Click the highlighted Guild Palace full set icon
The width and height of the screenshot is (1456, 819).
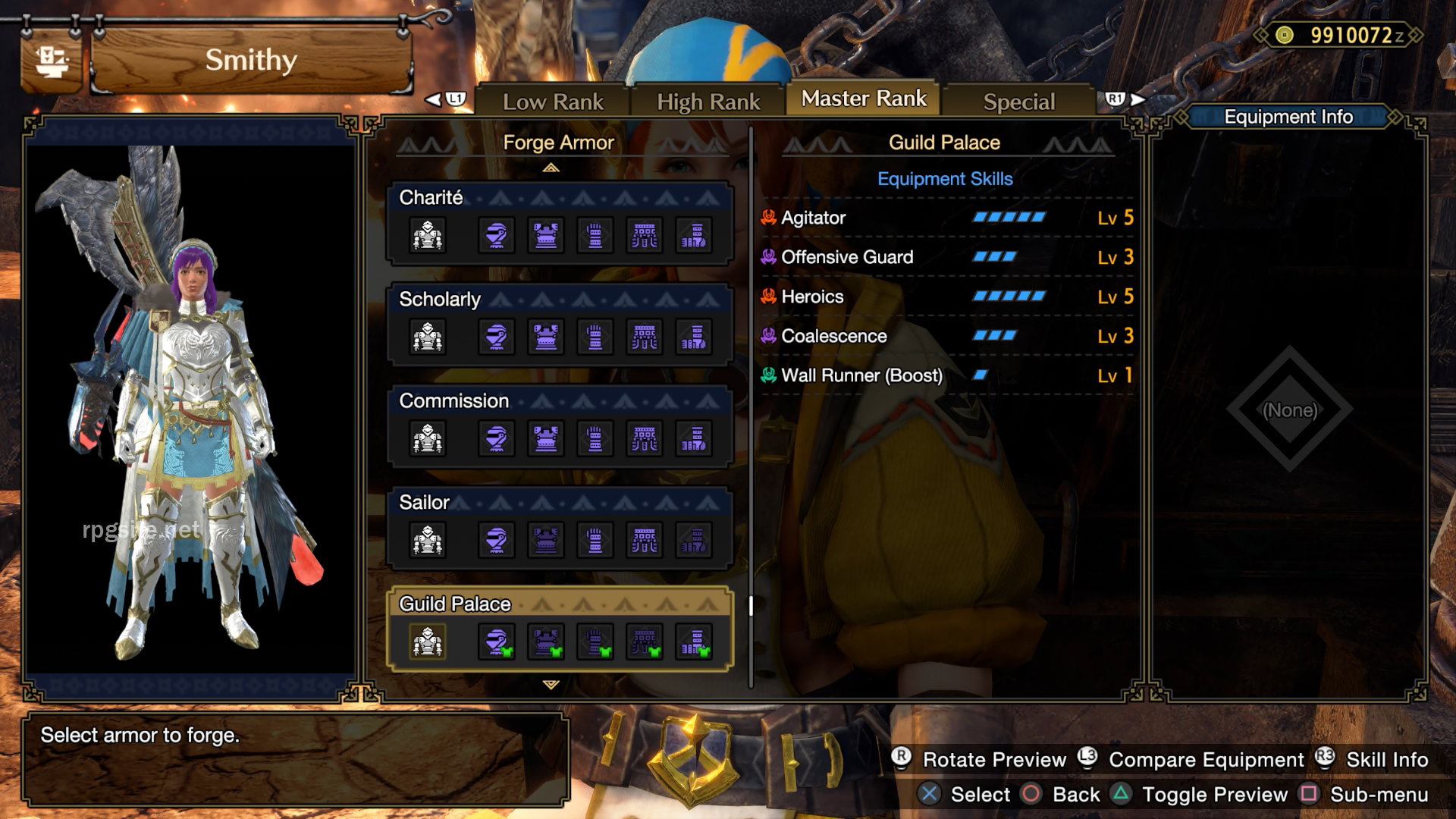(x=428, y=642)
